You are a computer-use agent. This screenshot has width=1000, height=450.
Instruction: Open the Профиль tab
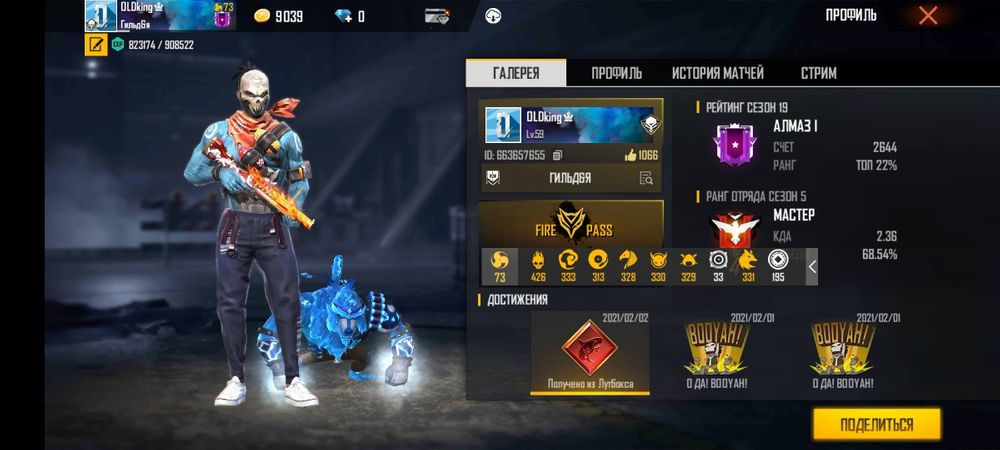(616, 73)
